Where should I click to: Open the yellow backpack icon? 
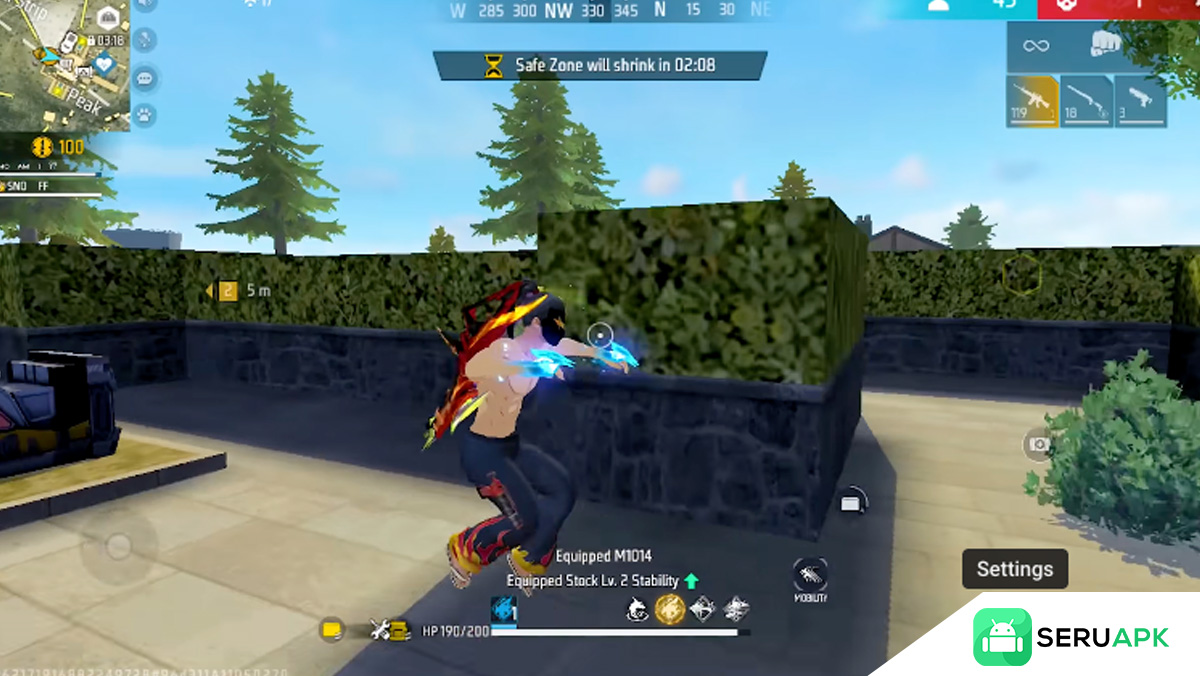pos(332,630)
